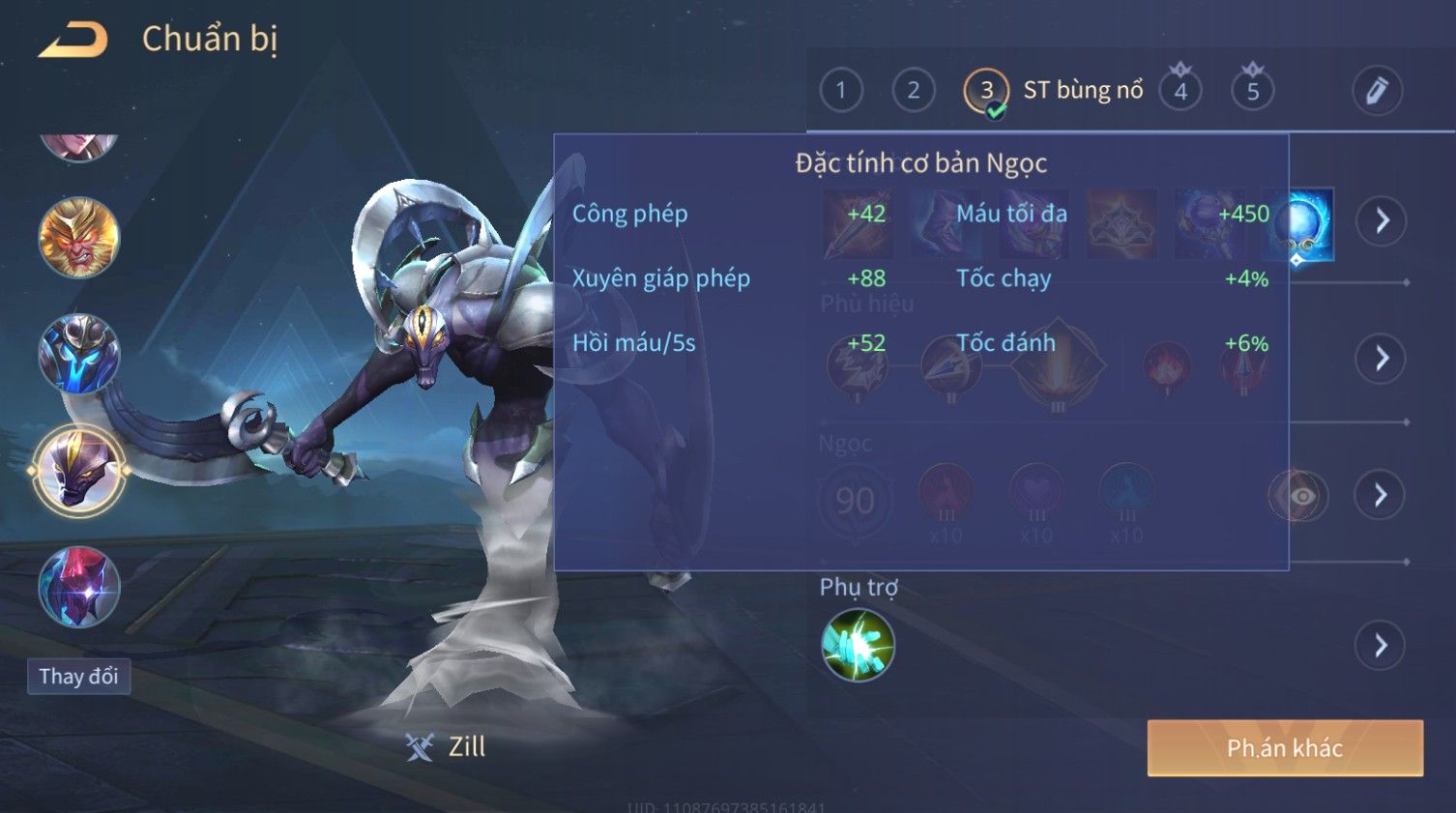Expand the Phù hiệu badge section
The image size is (1456, 813).
point(1381,359)
